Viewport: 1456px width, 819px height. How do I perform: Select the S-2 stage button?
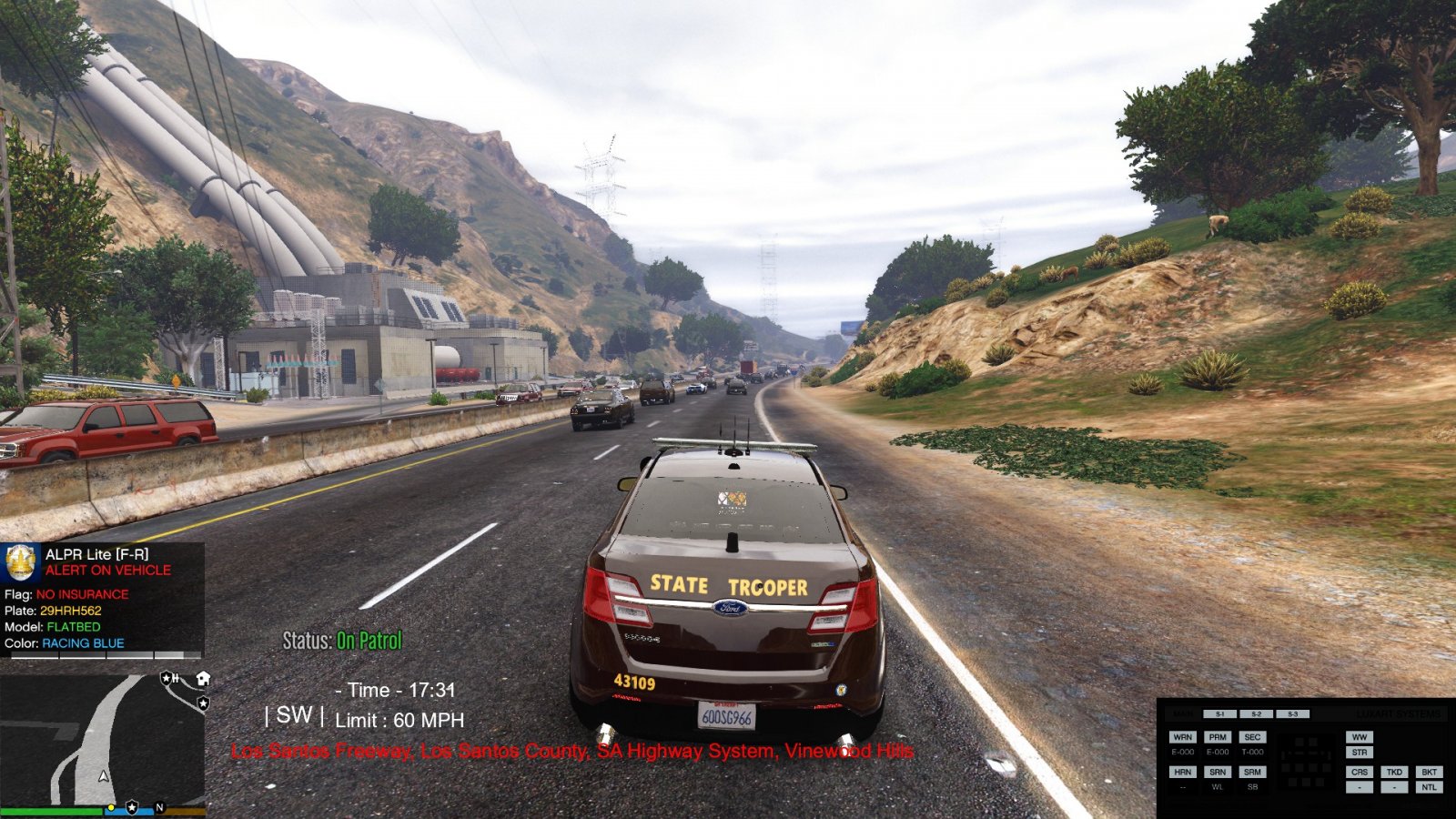point(1256,714)
